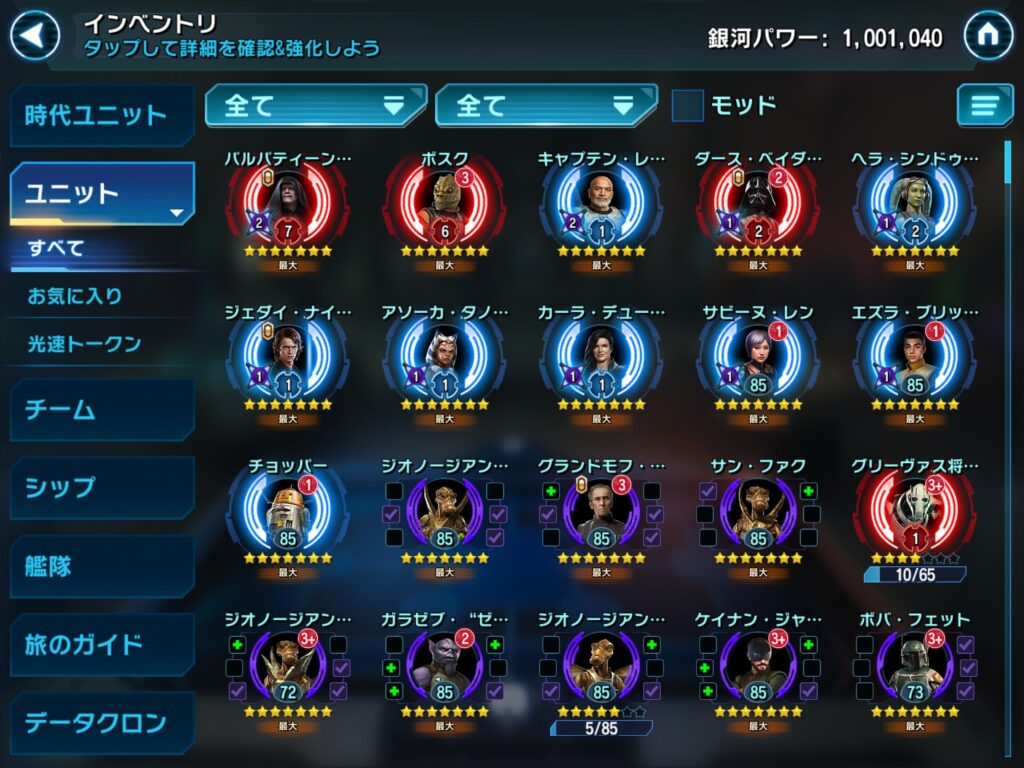Open the list sort menu button
1024x768 pixels.
[984, 105]
